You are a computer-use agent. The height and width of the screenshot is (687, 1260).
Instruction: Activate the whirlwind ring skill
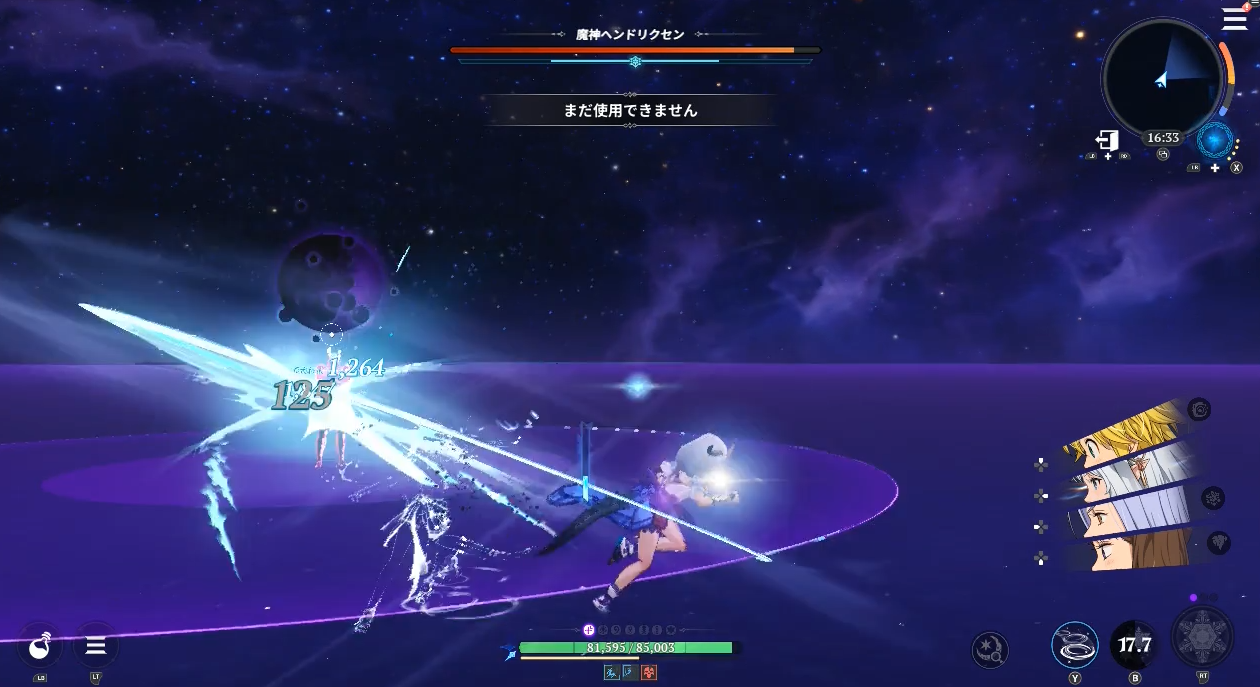coord(1074,645)
